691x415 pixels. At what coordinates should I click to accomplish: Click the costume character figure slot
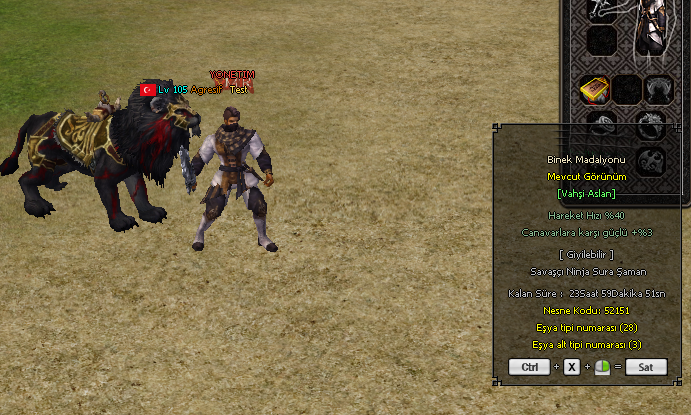tap(653, 30)
